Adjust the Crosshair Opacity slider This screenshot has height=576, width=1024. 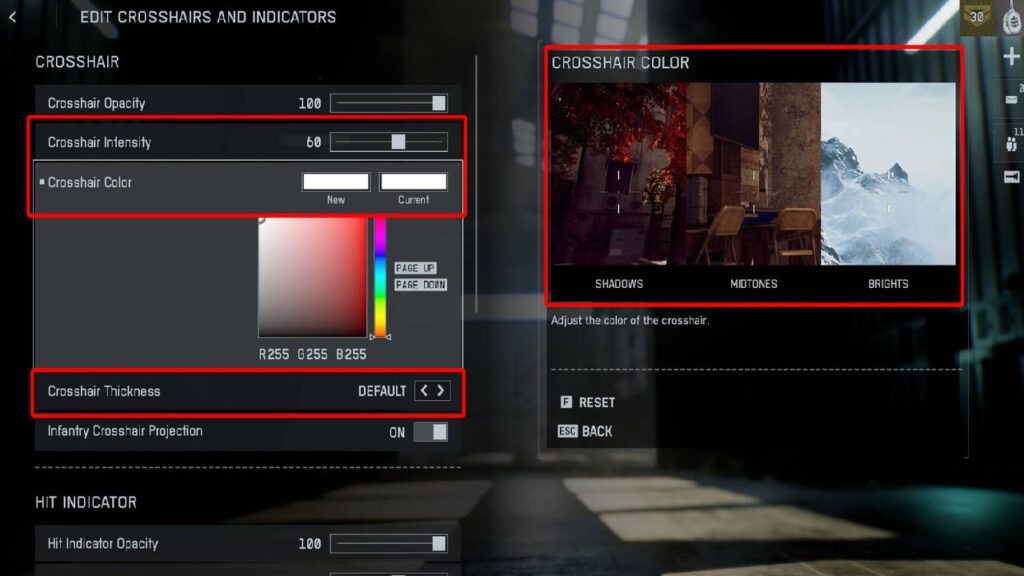[389, 103]
